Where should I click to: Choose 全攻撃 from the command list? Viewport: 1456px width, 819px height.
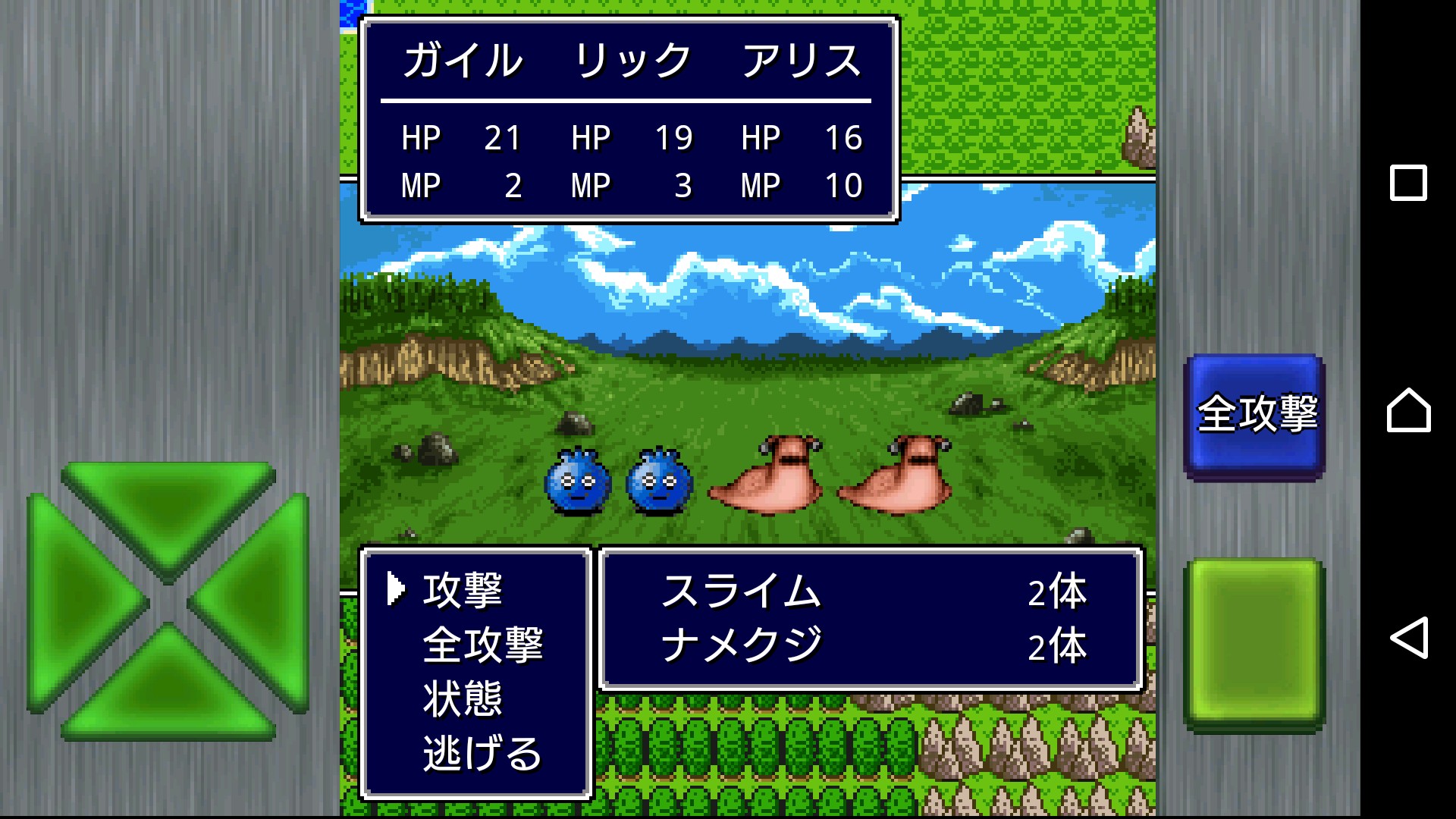482,645
